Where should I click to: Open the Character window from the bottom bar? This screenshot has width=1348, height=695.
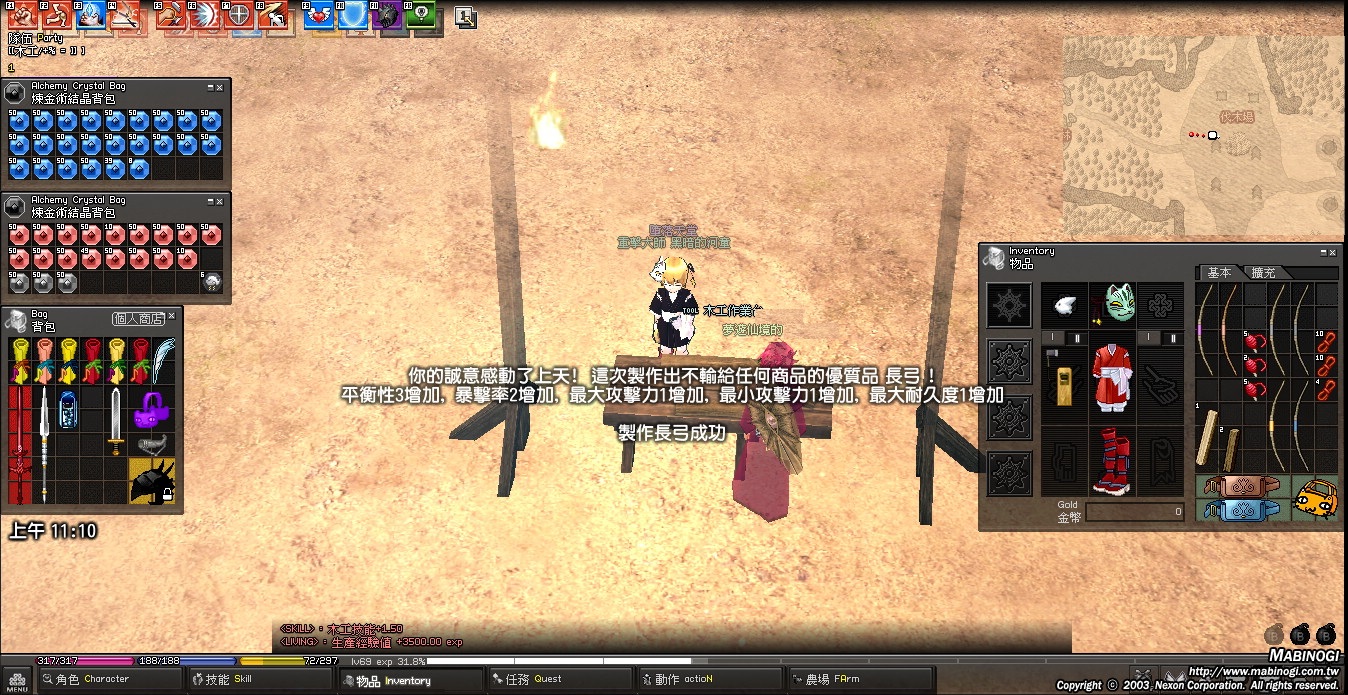pos(92,679)
